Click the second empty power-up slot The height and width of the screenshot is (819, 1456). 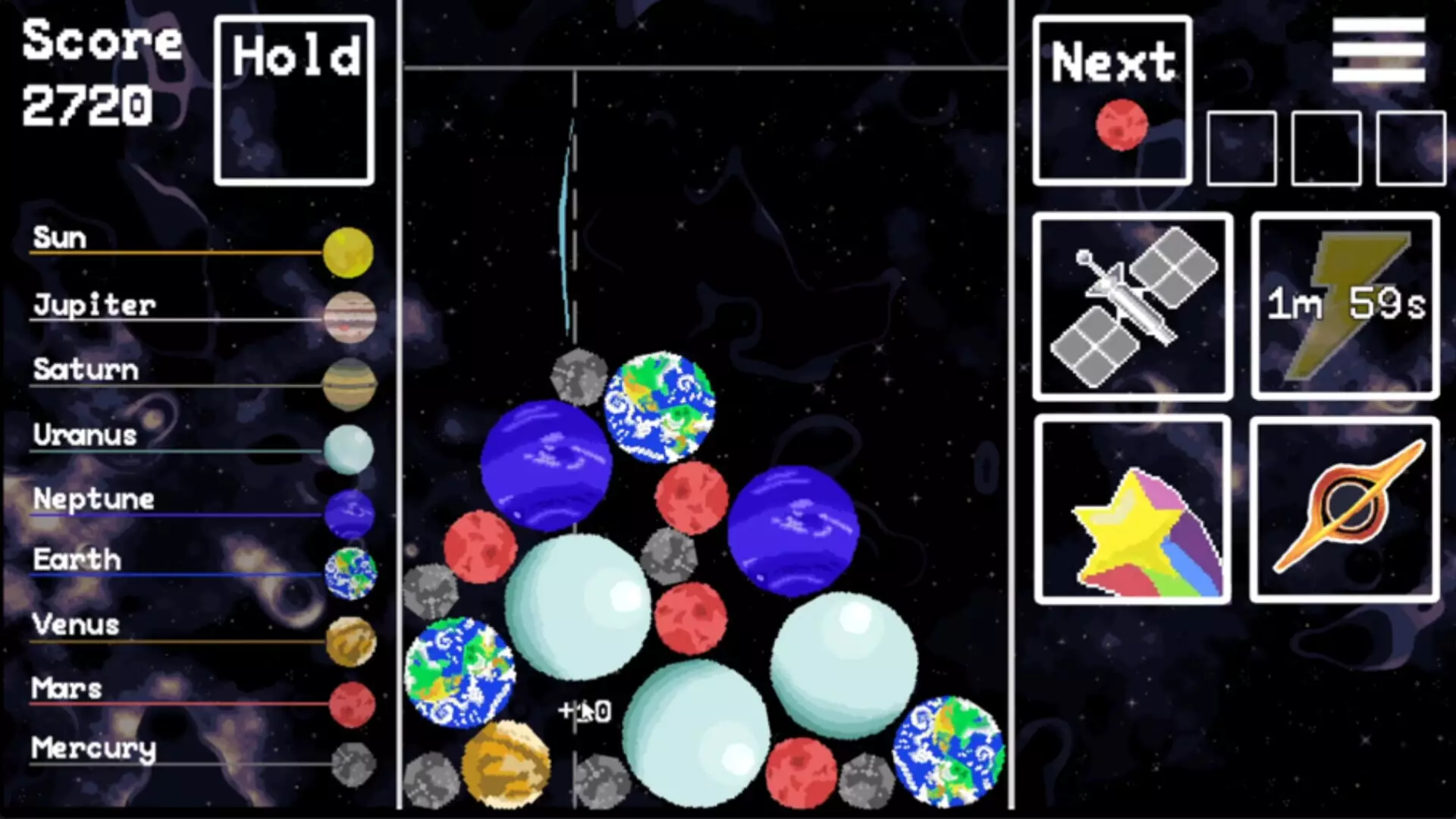pos(1326,149)
